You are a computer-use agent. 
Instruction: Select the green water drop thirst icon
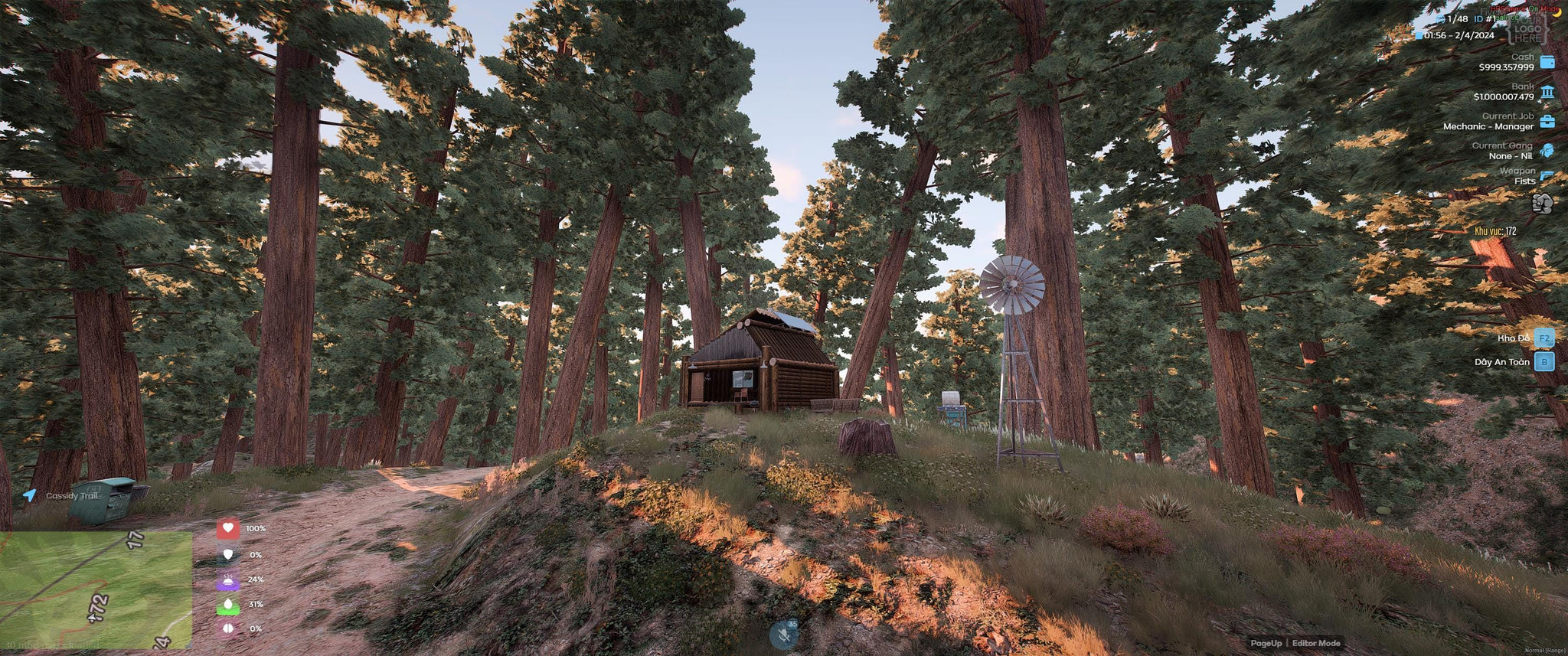228,605
